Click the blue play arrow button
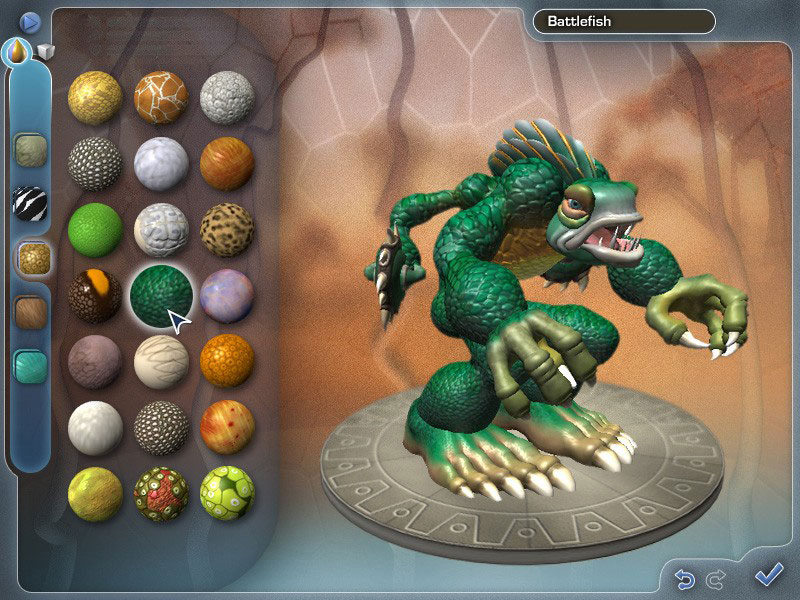Image resolution: width=800 pixels, height=600 pixels. pos(30,20)
